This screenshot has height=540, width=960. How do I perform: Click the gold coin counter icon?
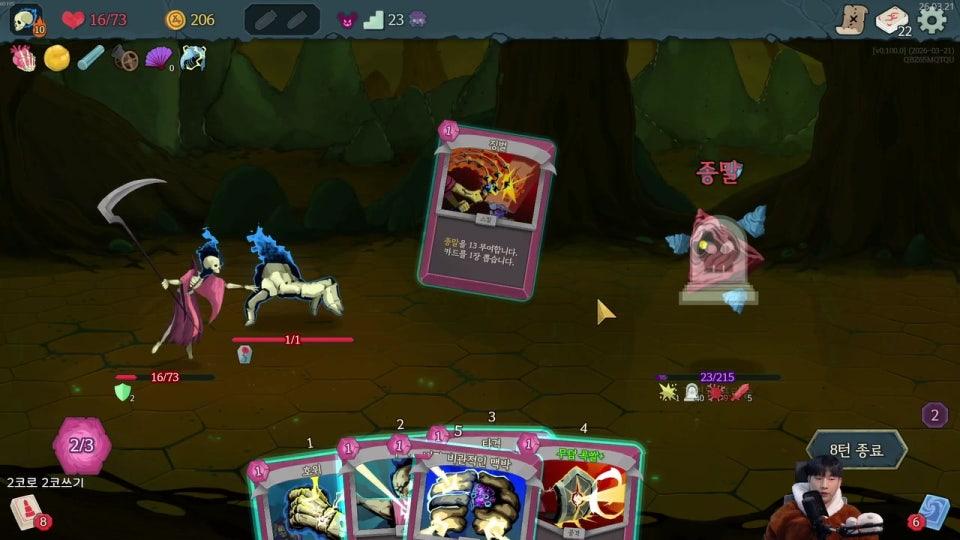pyautogui.click(x=176, y=19)
